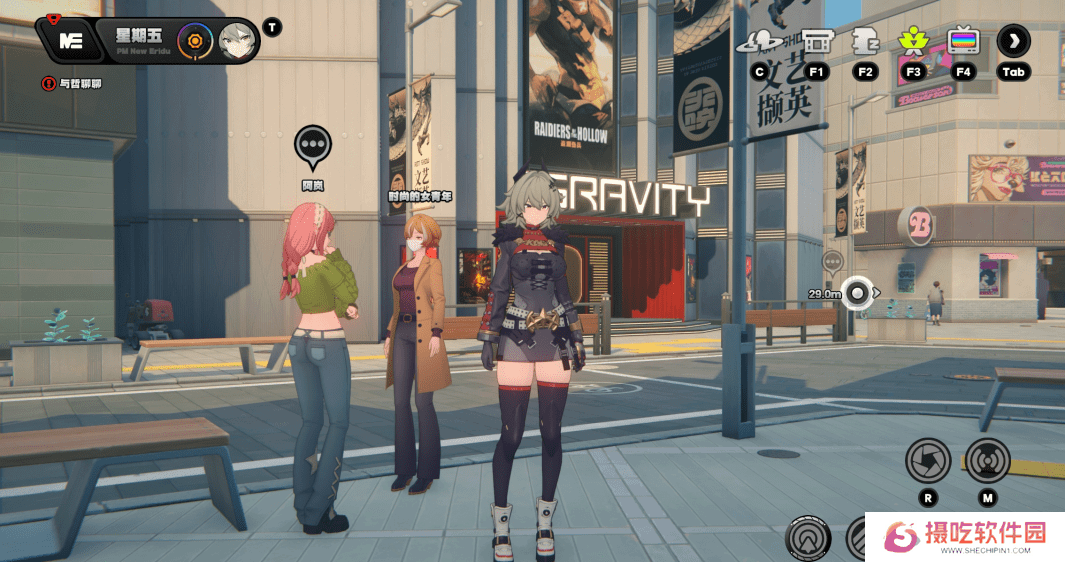
Task: Open the map signal button
Action: pos(987,461)
